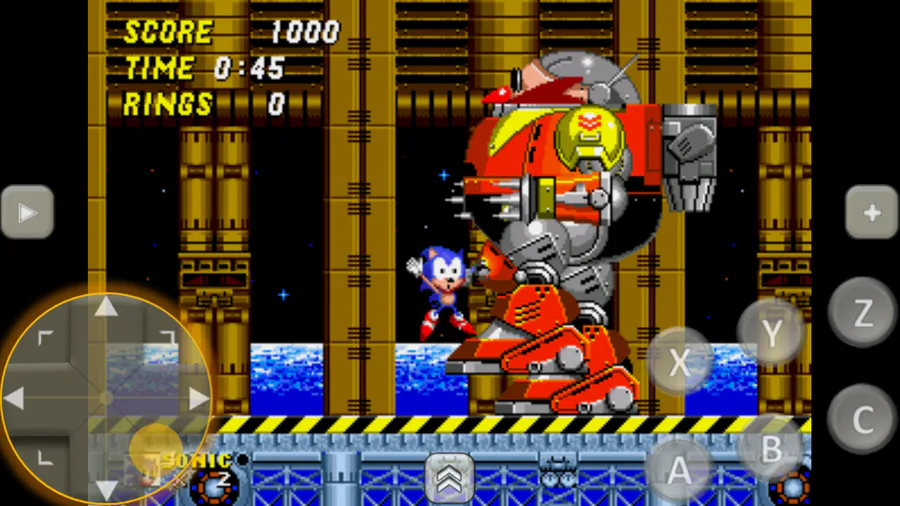This screenshot has width=900, height=506.
Task: Tap the d-pad right arrow
Action: [197, 398]
